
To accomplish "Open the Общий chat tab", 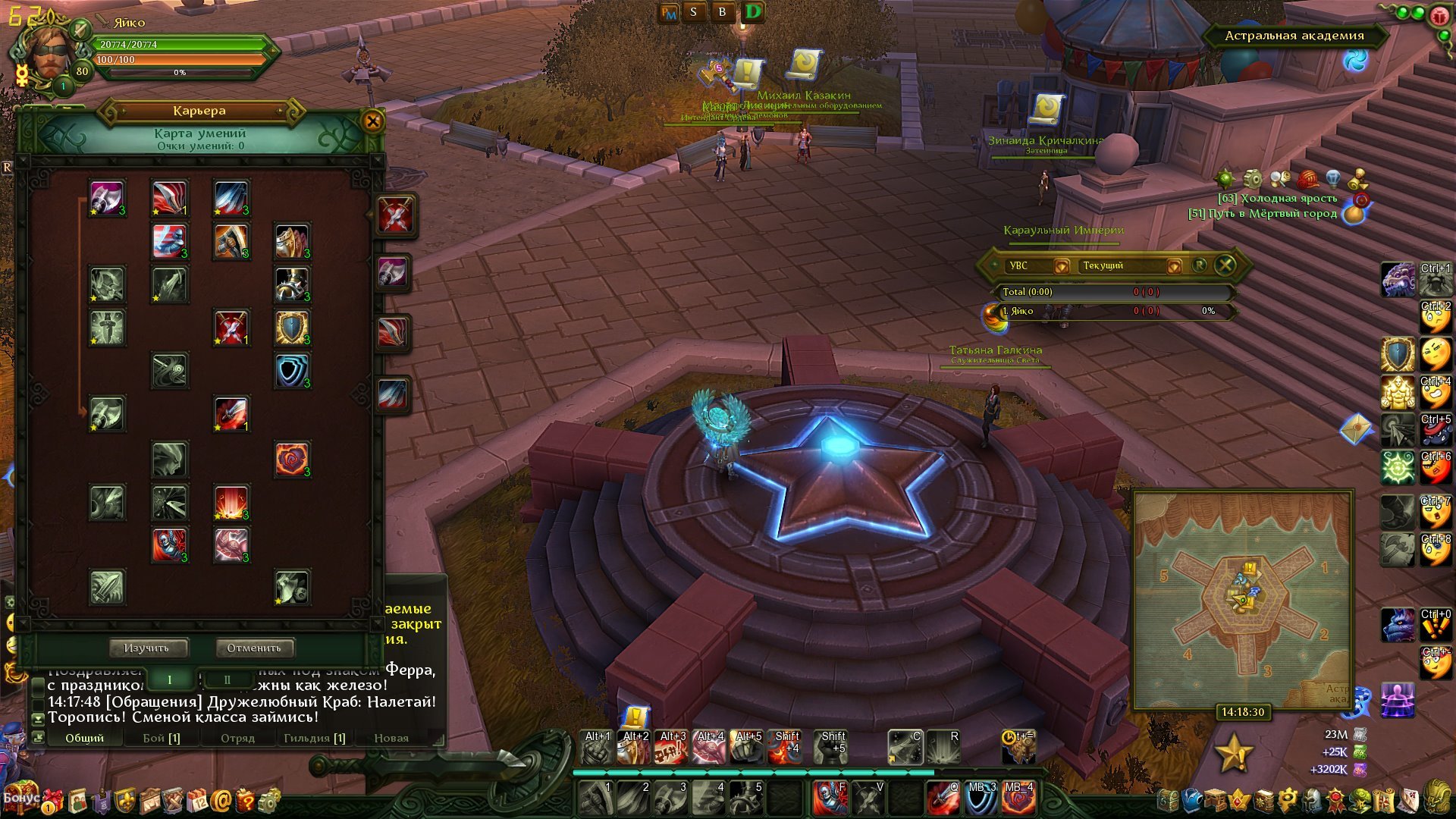I will coord(84,738).
